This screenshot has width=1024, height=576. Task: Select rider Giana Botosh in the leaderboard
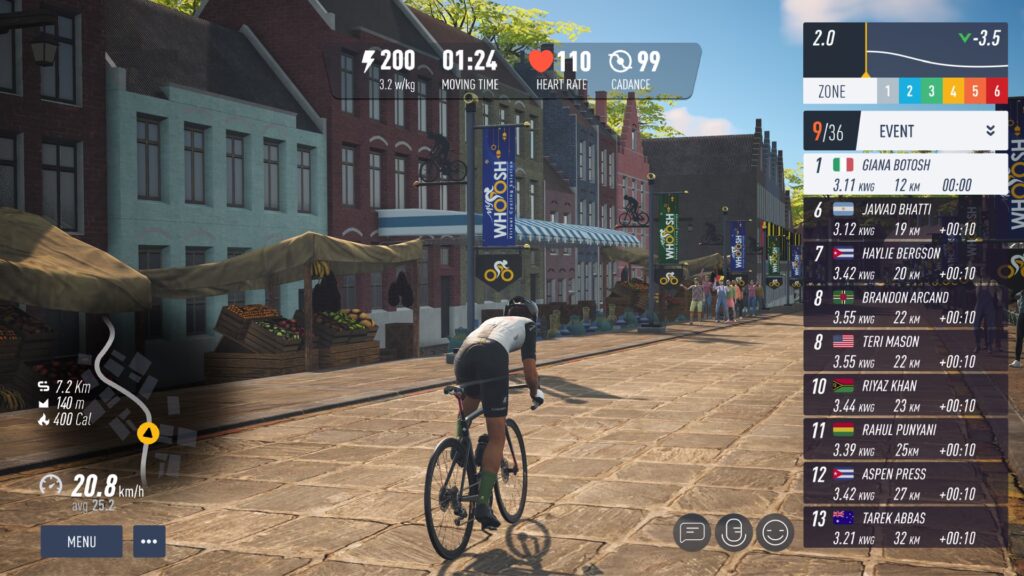(905, 174)
